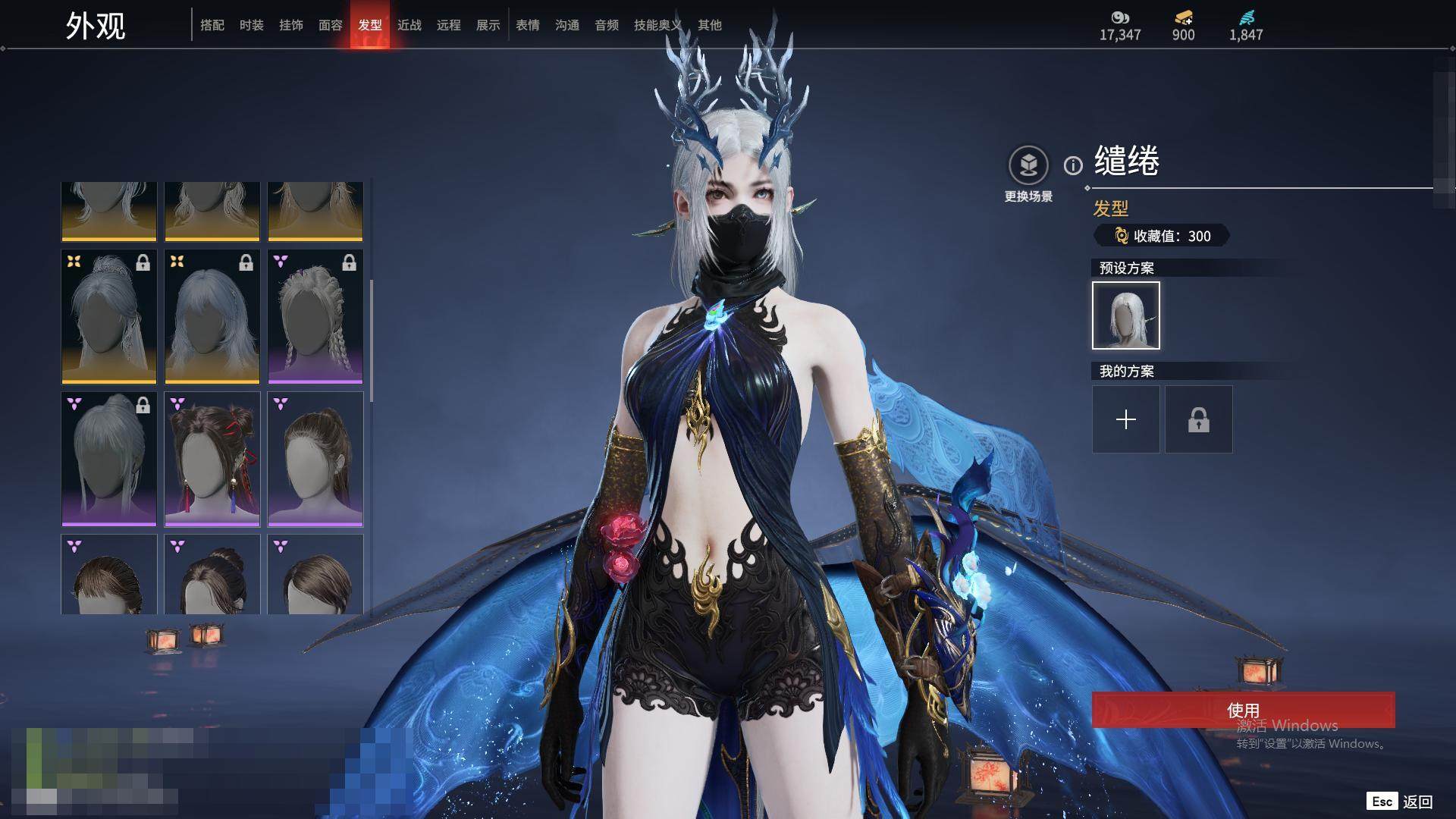Show the 展示 tab

(488, 25)
